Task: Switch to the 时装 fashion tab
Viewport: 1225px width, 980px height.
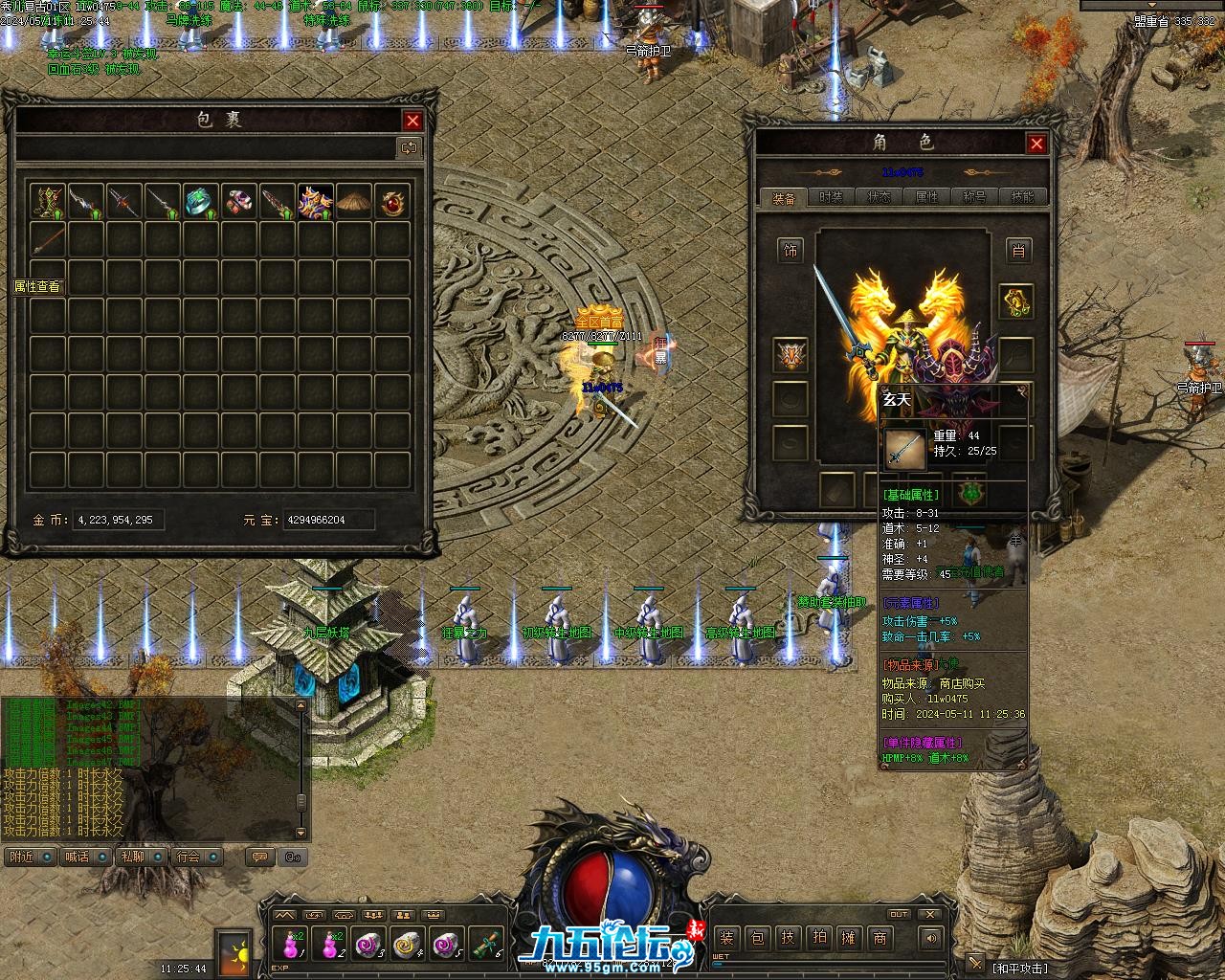Action: [831, 197]
